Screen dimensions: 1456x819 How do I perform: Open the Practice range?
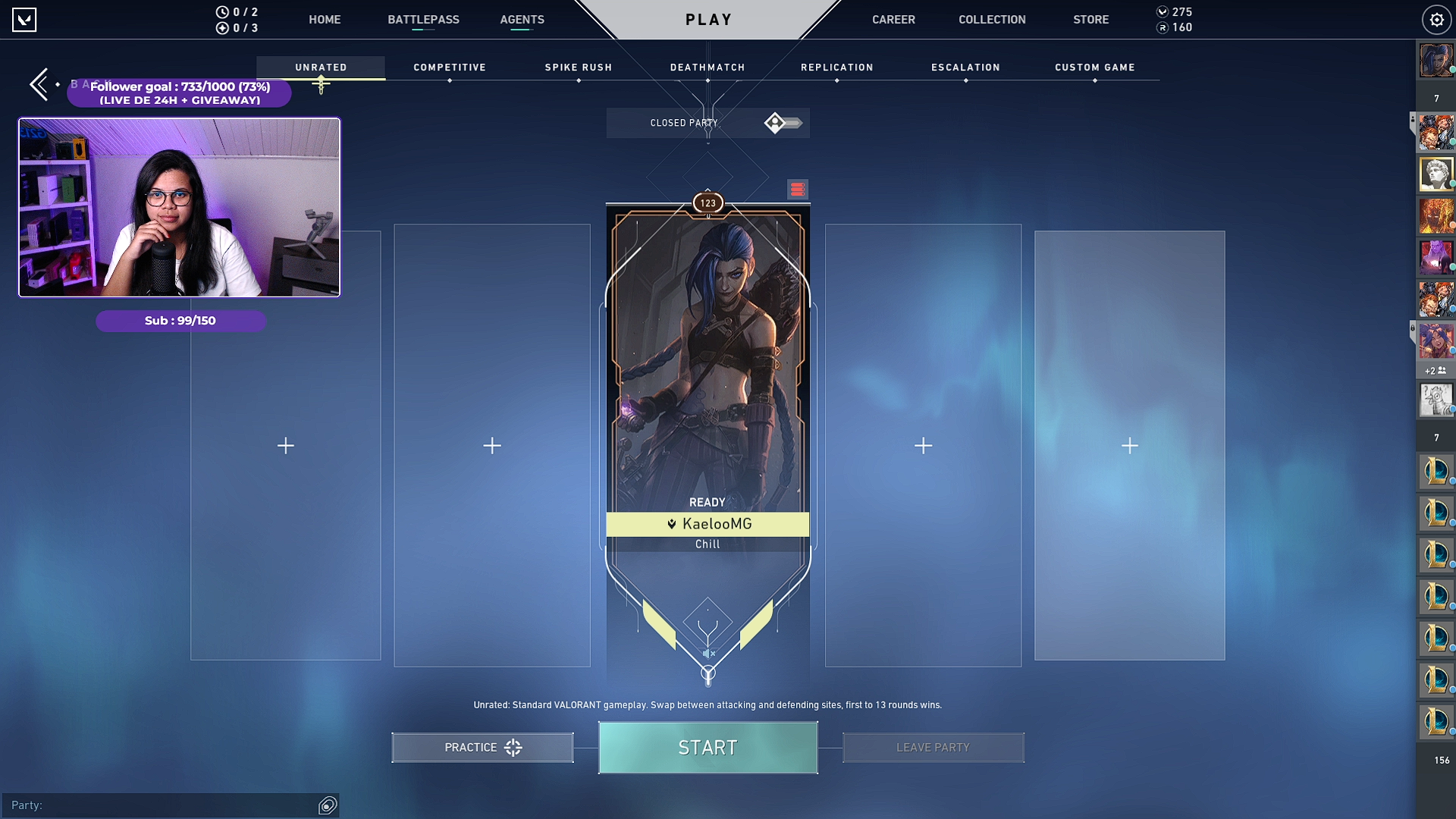click(482, 748)
